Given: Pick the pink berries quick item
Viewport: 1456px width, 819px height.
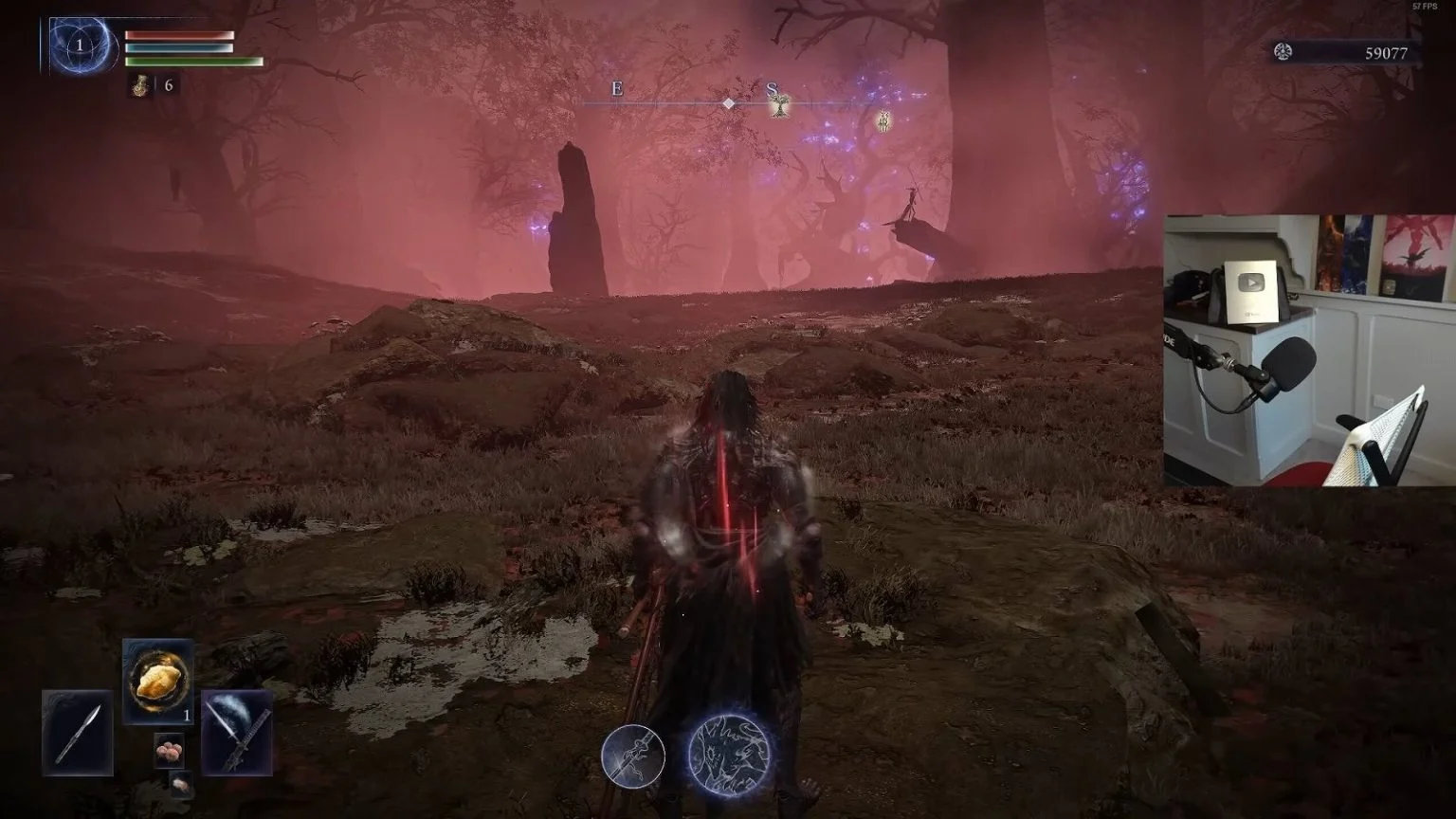Looking at the screenshot, I should [169, 750].
